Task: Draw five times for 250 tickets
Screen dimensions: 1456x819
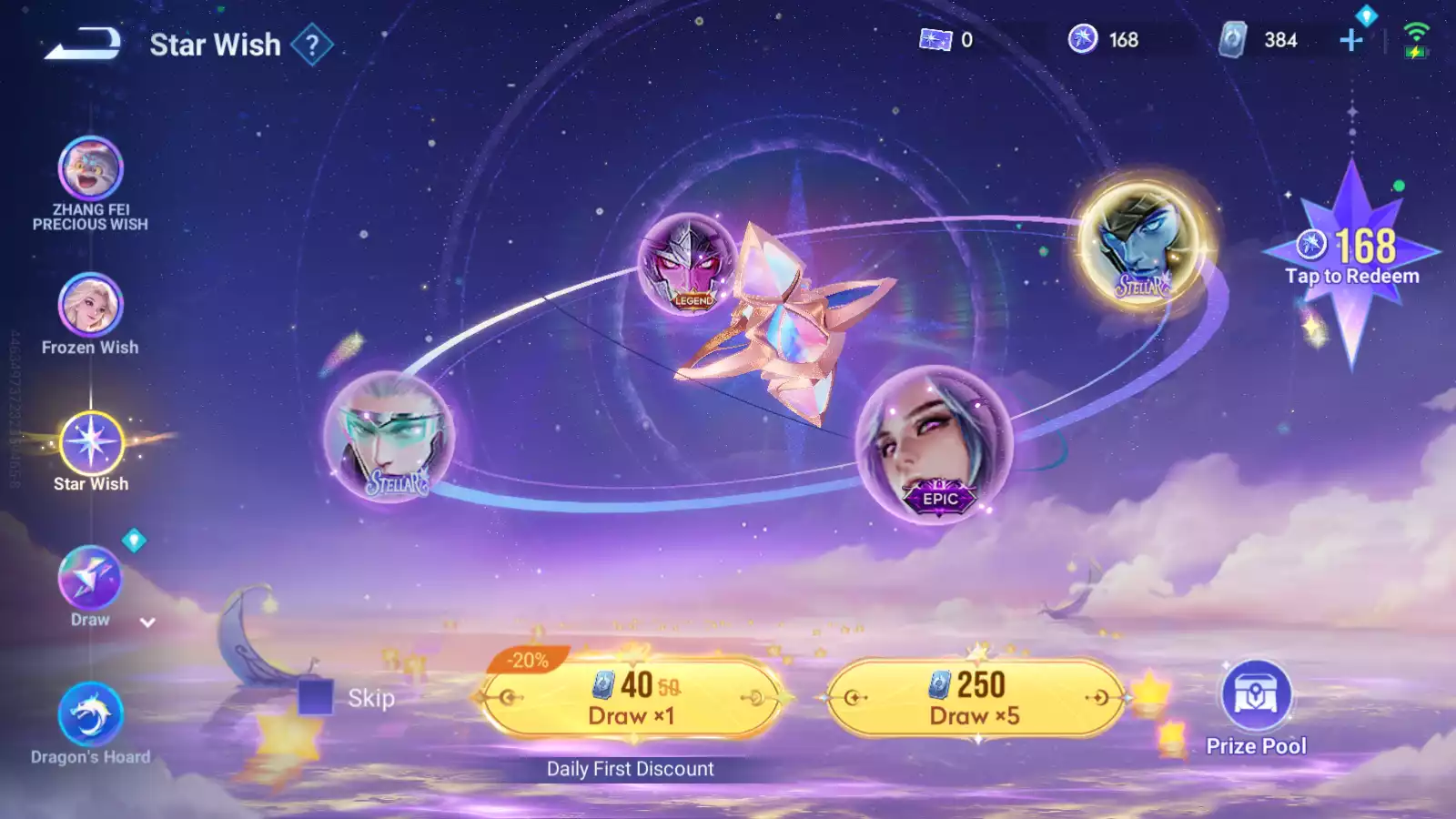Action: click(x=975, y=698)
